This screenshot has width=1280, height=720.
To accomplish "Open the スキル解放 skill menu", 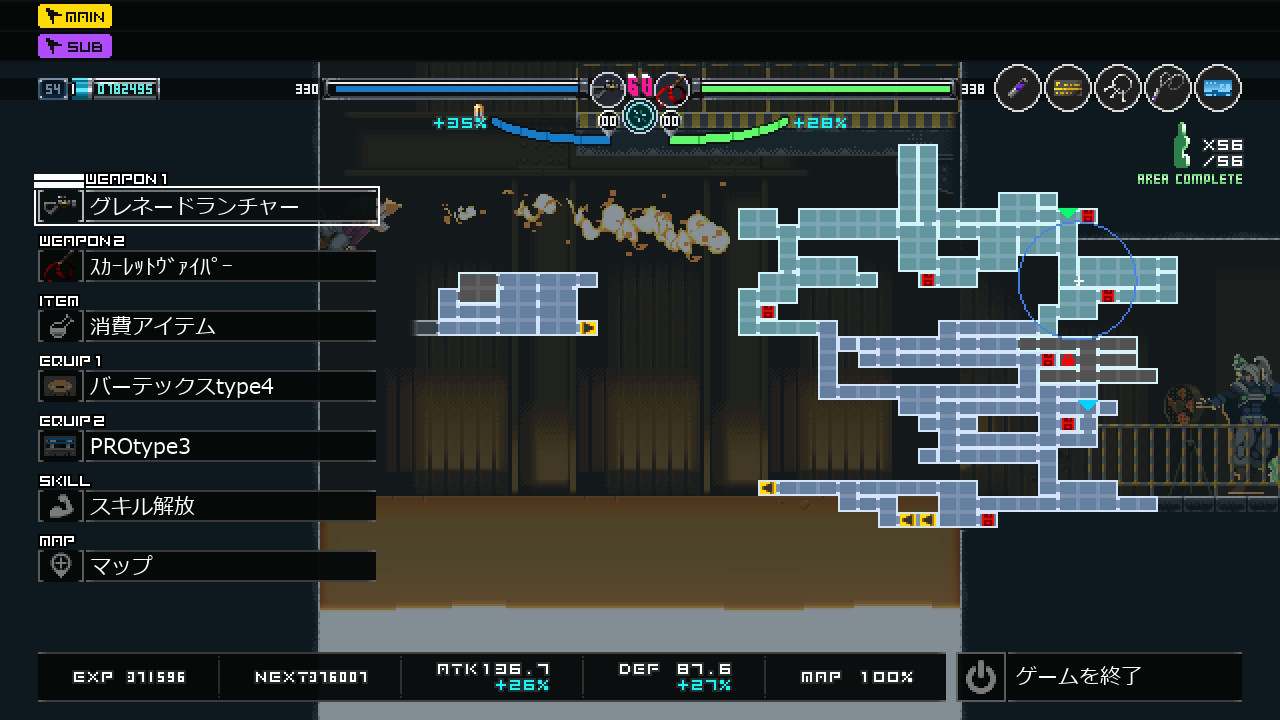I will tap(207, 506).
